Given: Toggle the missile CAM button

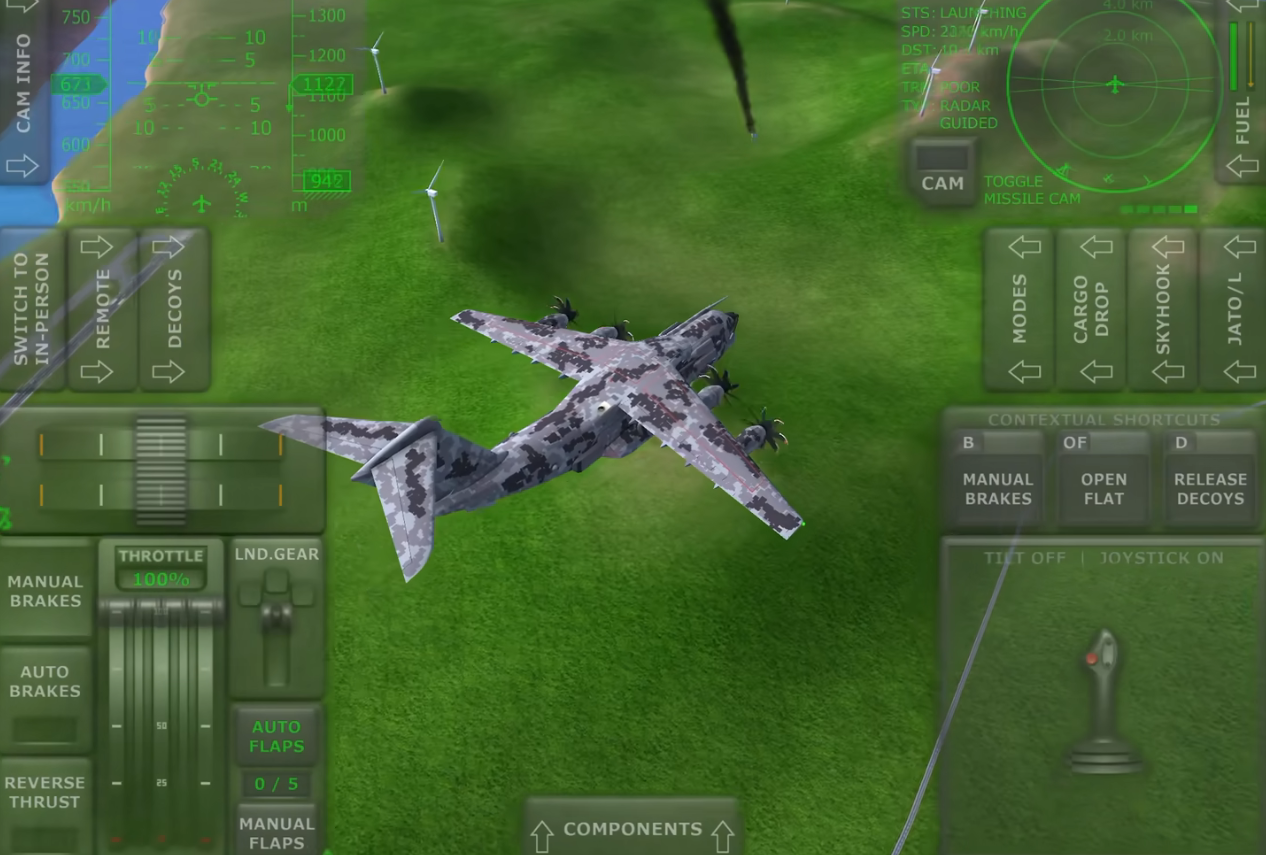Looking at the screenshot, I should tap(942, 173).
